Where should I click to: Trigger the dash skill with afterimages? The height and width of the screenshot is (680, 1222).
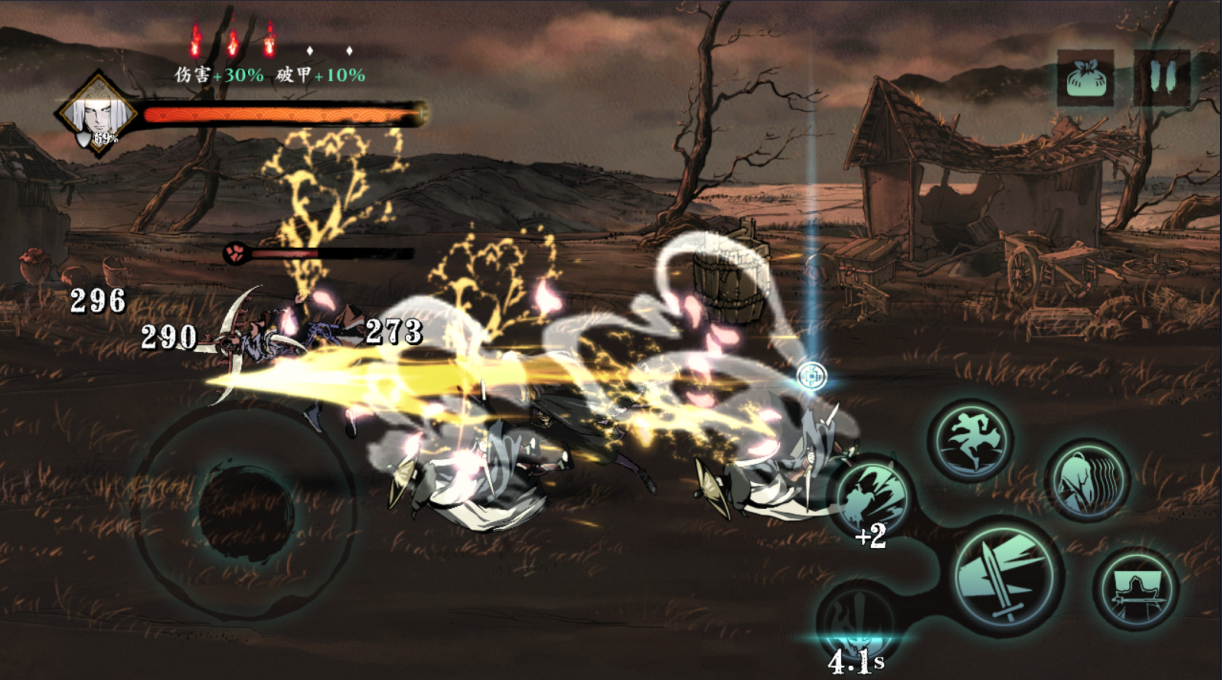1088,481
